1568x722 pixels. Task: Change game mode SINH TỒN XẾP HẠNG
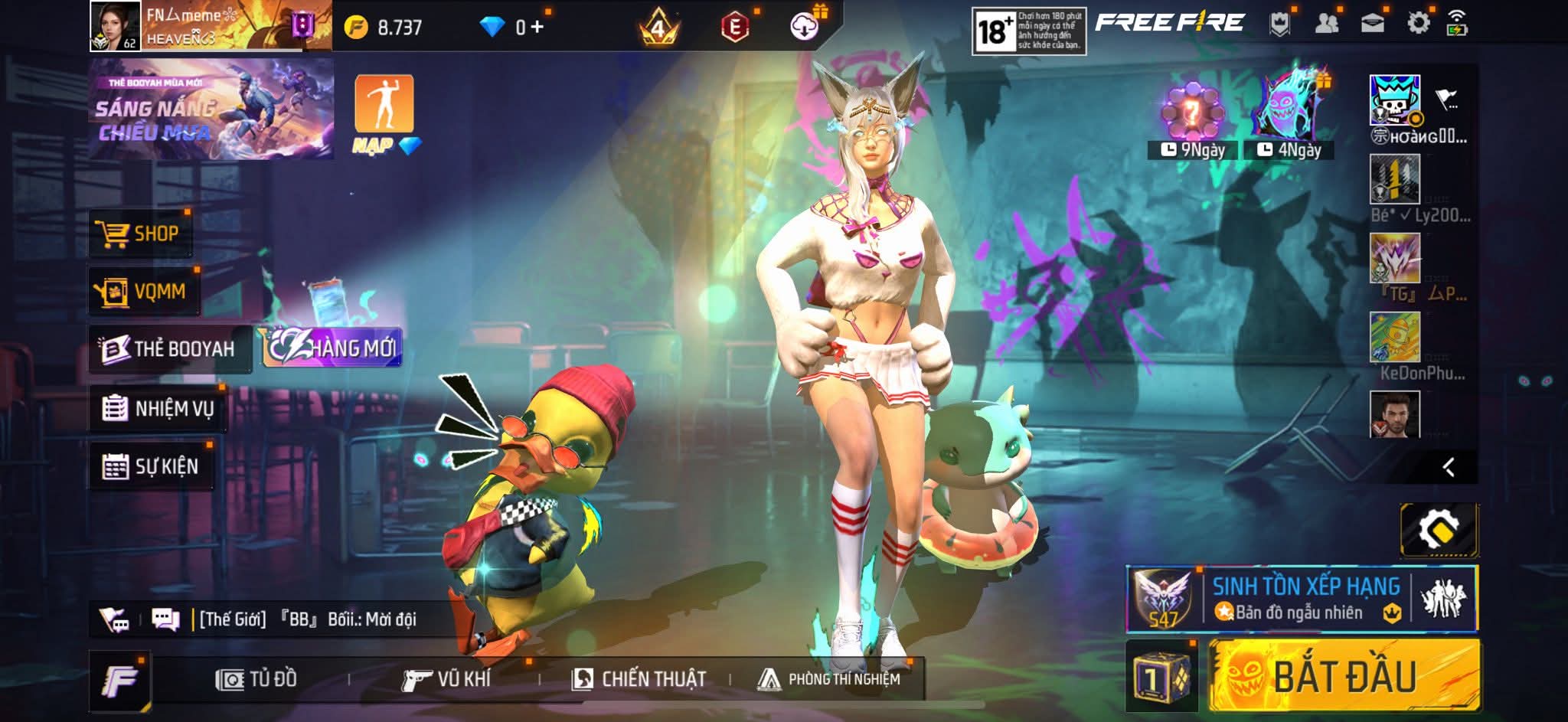click(1301, 599)
